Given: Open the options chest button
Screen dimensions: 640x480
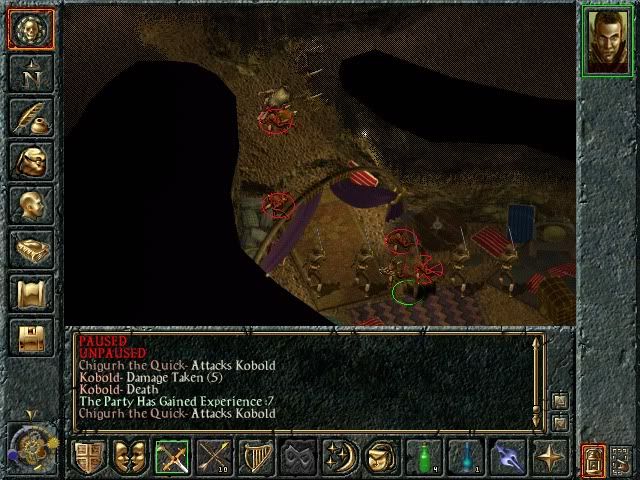Looking at the screenshot, I should coord(30,337).
